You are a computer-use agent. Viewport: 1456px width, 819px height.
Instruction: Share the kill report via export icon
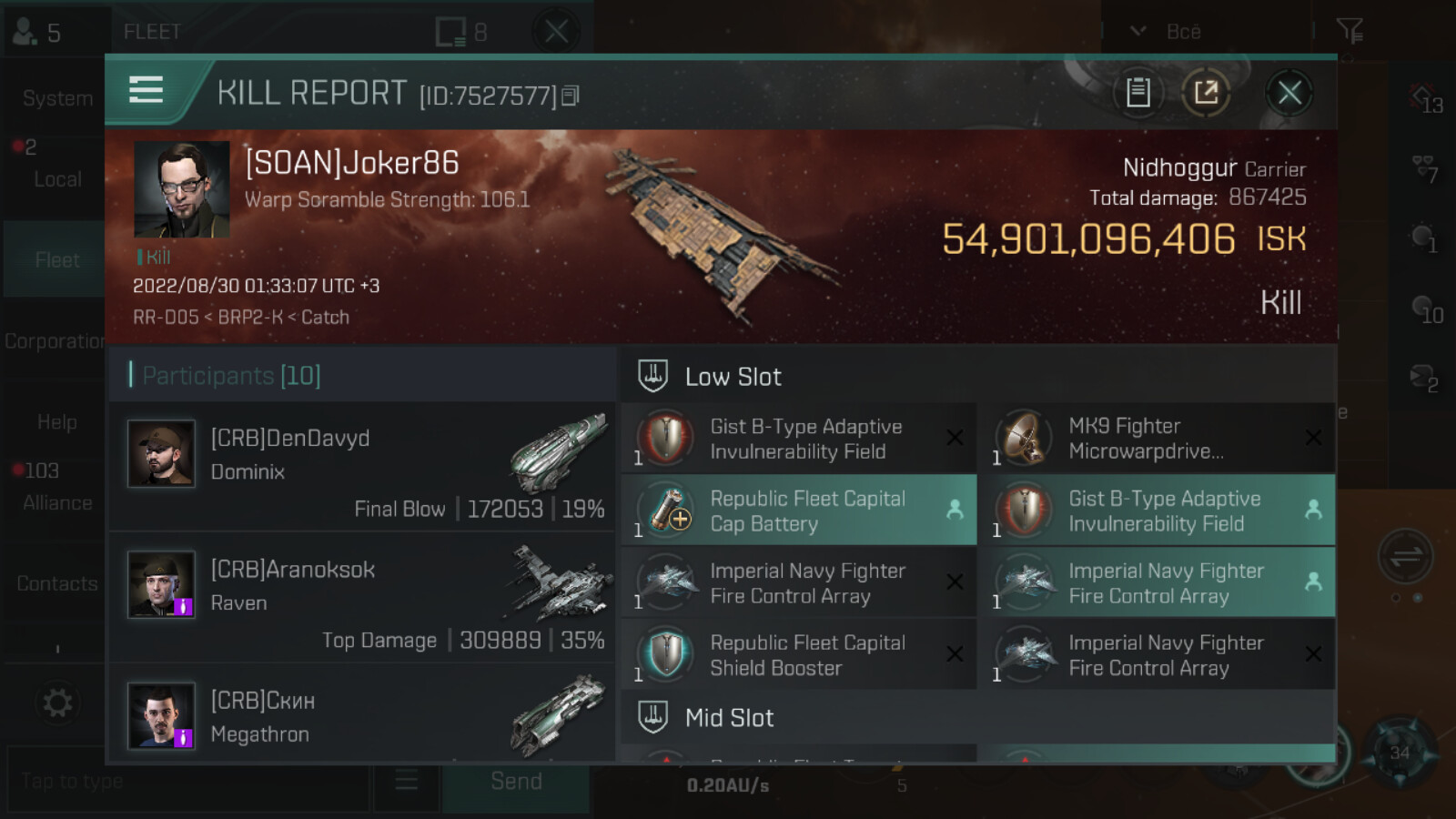1206,93
